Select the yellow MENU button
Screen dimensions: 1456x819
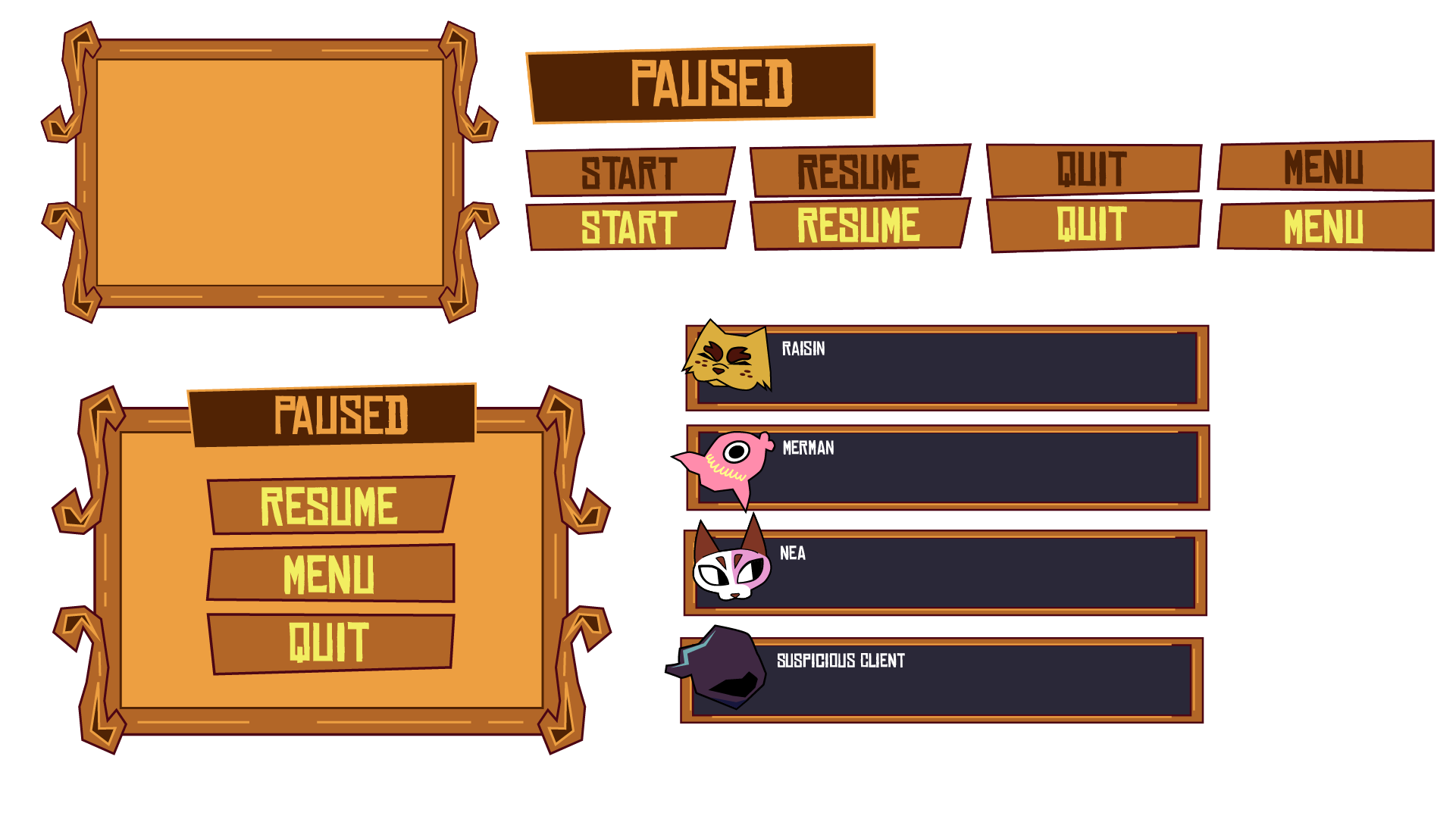[1325, 225]
